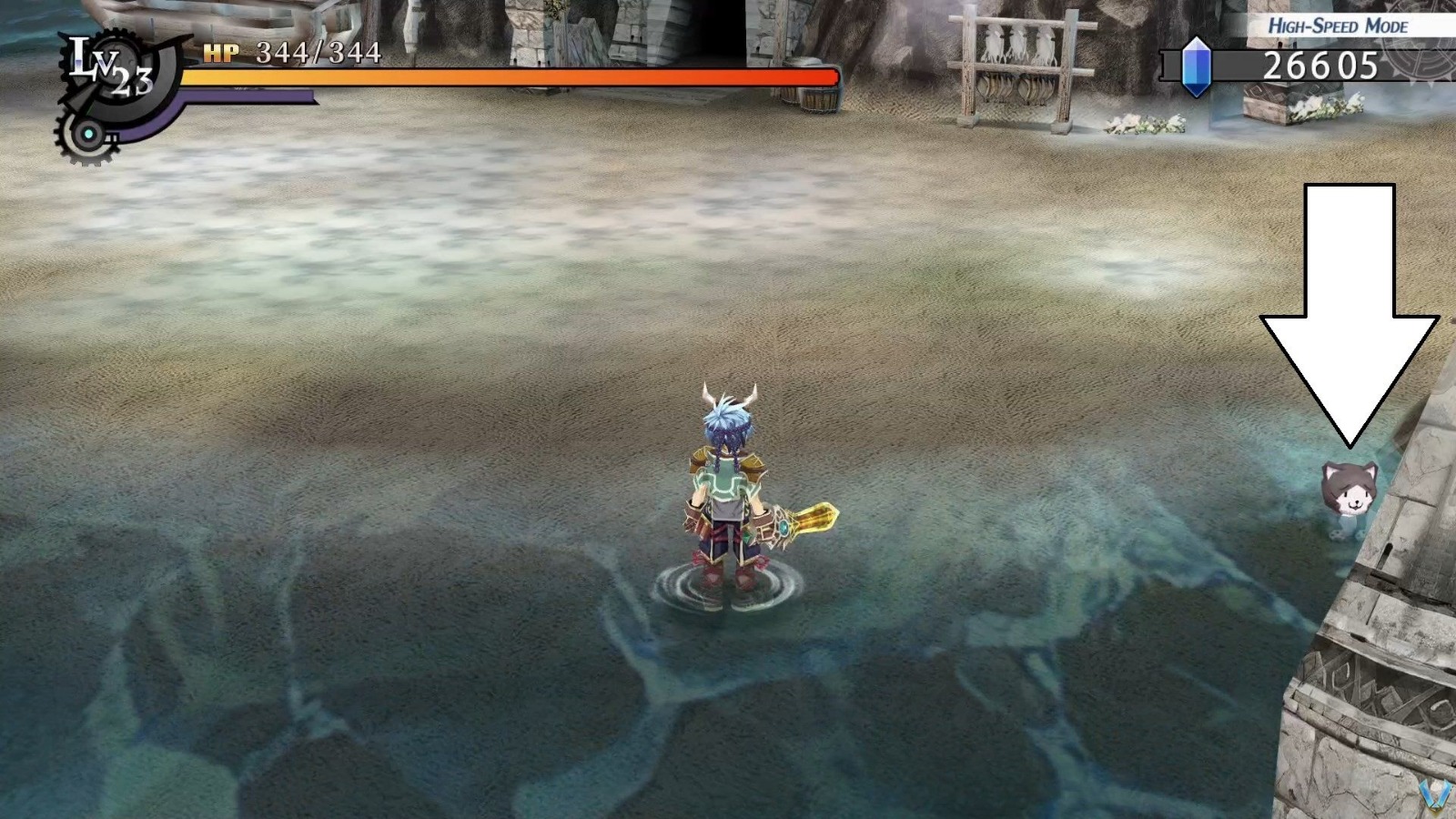The width and height of the screenshot is (1456, 819).
Task: Click the blue-haired player character
Action: click(x=728, y=491)
